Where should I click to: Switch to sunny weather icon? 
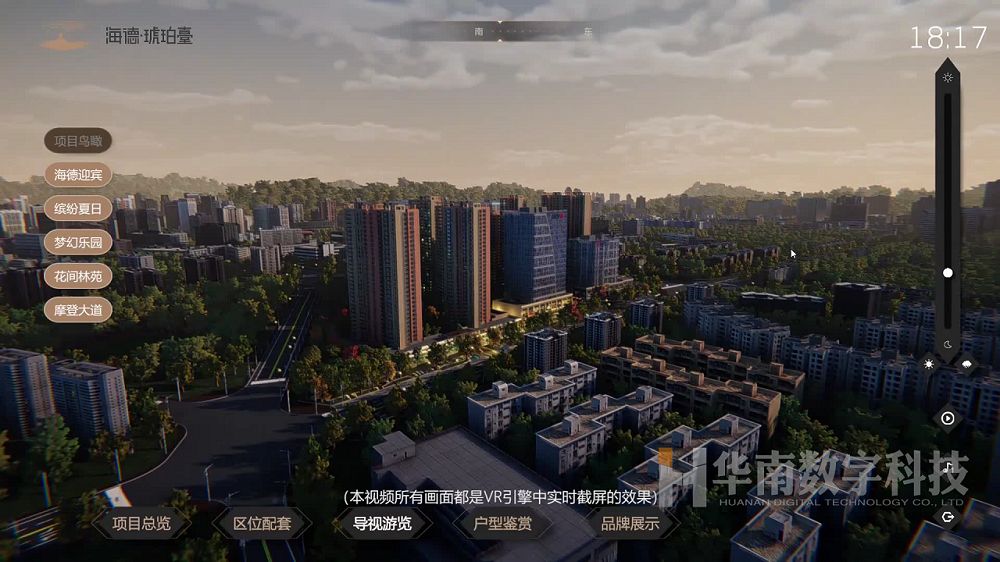pyautogui.click(x=929, y=365)
